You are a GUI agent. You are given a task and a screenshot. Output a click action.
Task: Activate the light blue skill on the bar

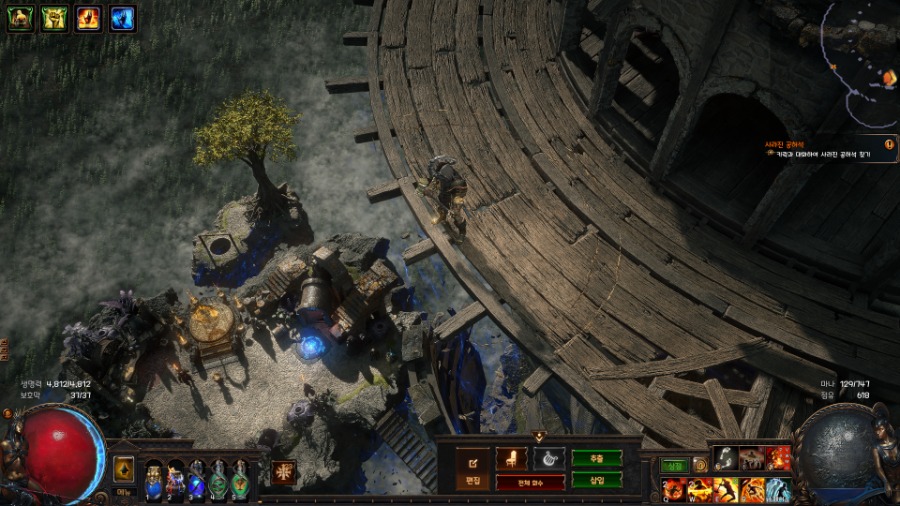tap(778, 489)
